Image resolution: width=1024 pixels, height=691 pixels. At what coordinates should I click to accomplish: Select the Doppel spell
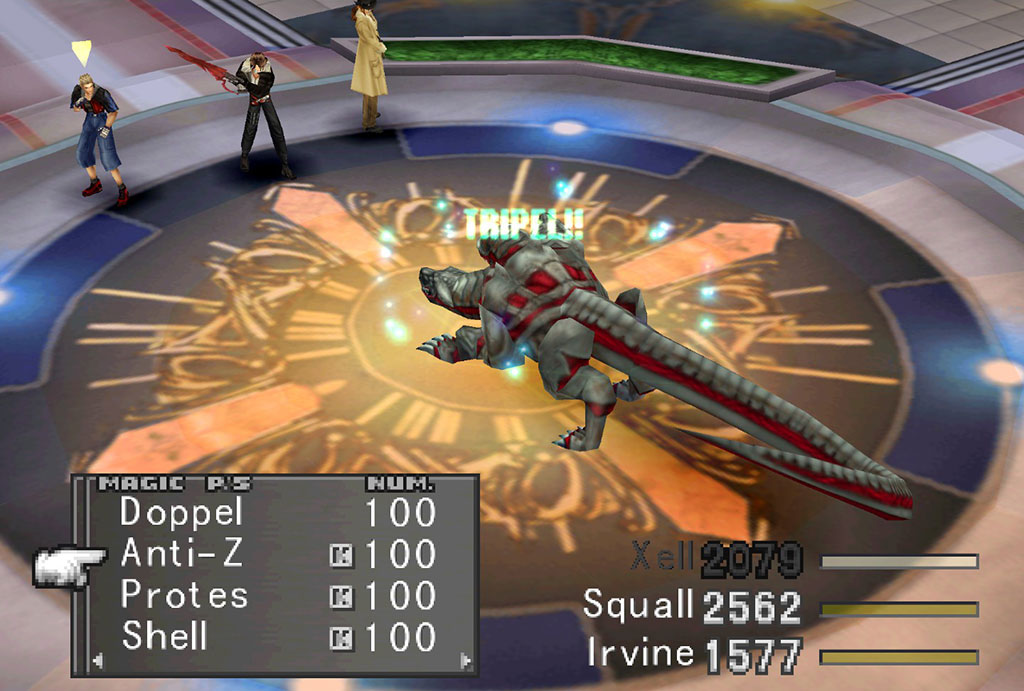[167, 513]
